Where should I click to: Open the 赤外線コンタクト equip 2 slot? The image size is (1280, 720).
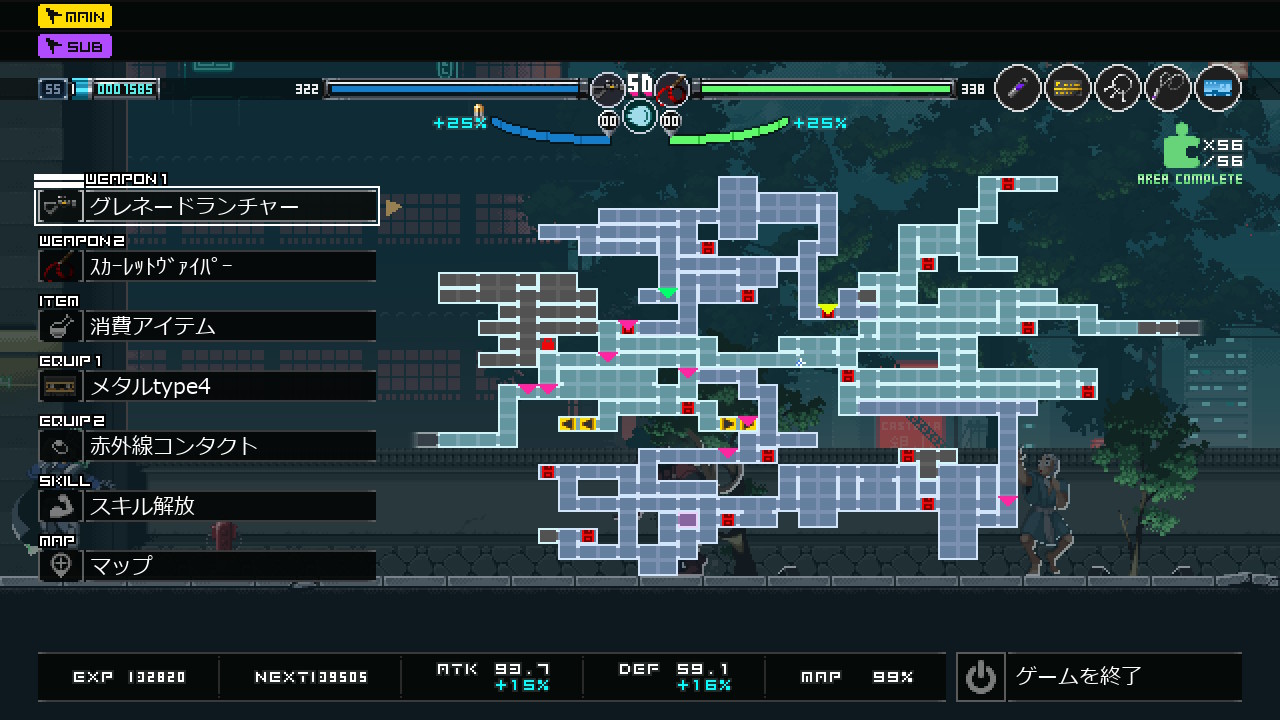point(207,446)
